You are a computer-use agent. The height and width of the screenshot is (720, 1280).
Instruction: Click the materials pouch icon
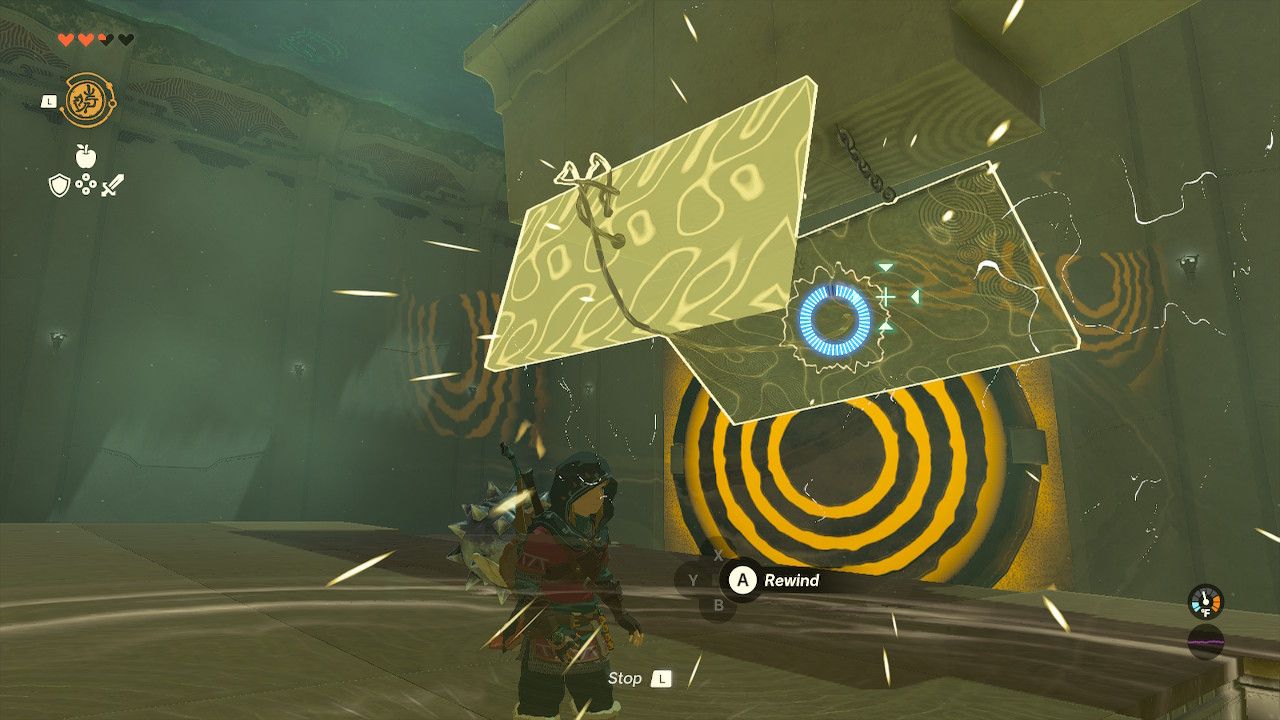(86, 186)
